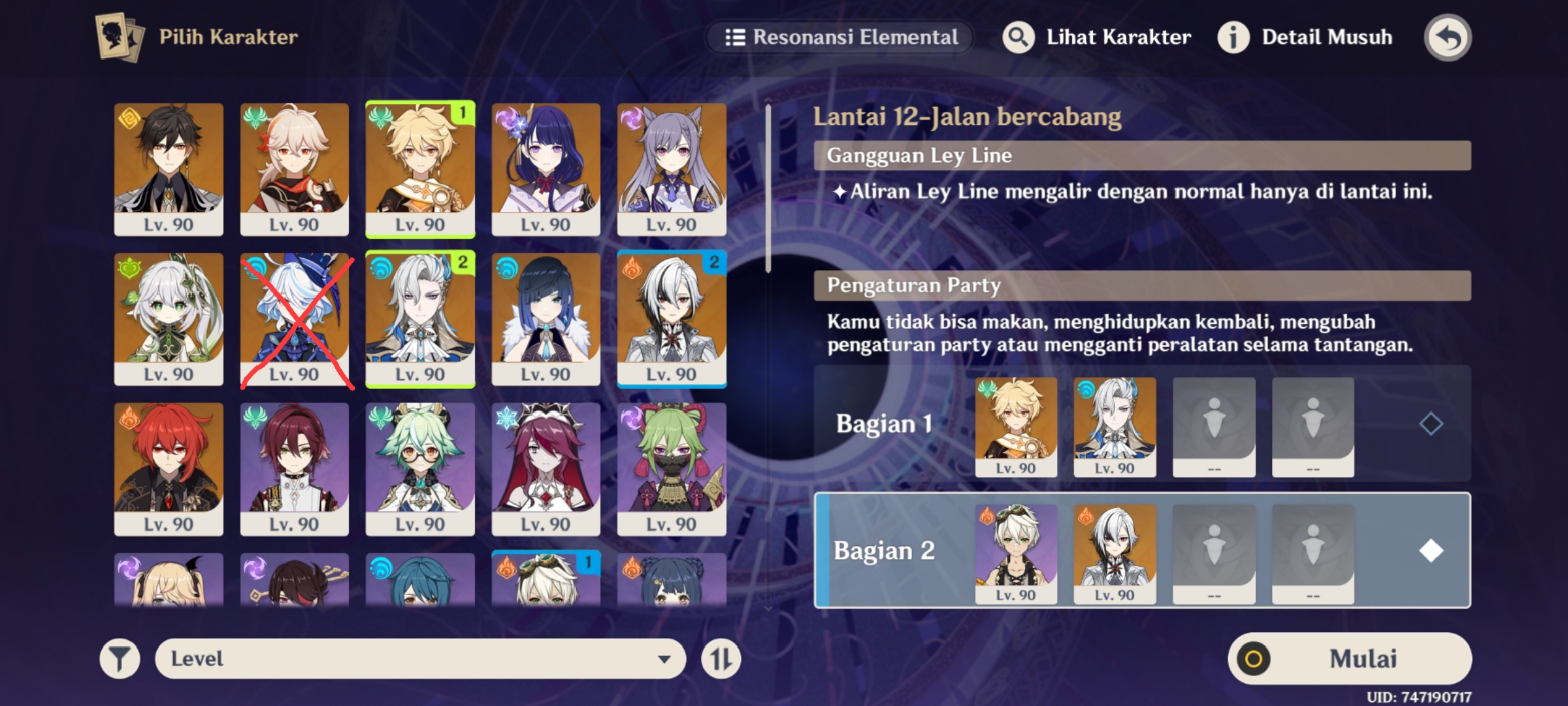Switch to the Bagian 2 party panel
The width and height of the screenshot is (1568, 706).
[885, 551]
